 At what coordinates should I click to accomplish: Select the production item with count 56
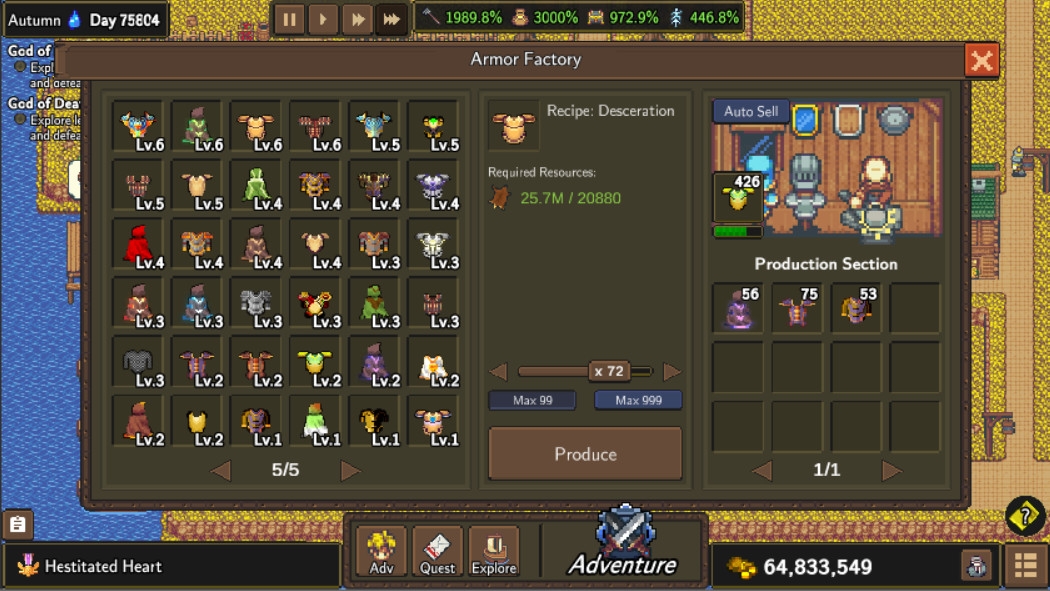(x=738, y=308)
